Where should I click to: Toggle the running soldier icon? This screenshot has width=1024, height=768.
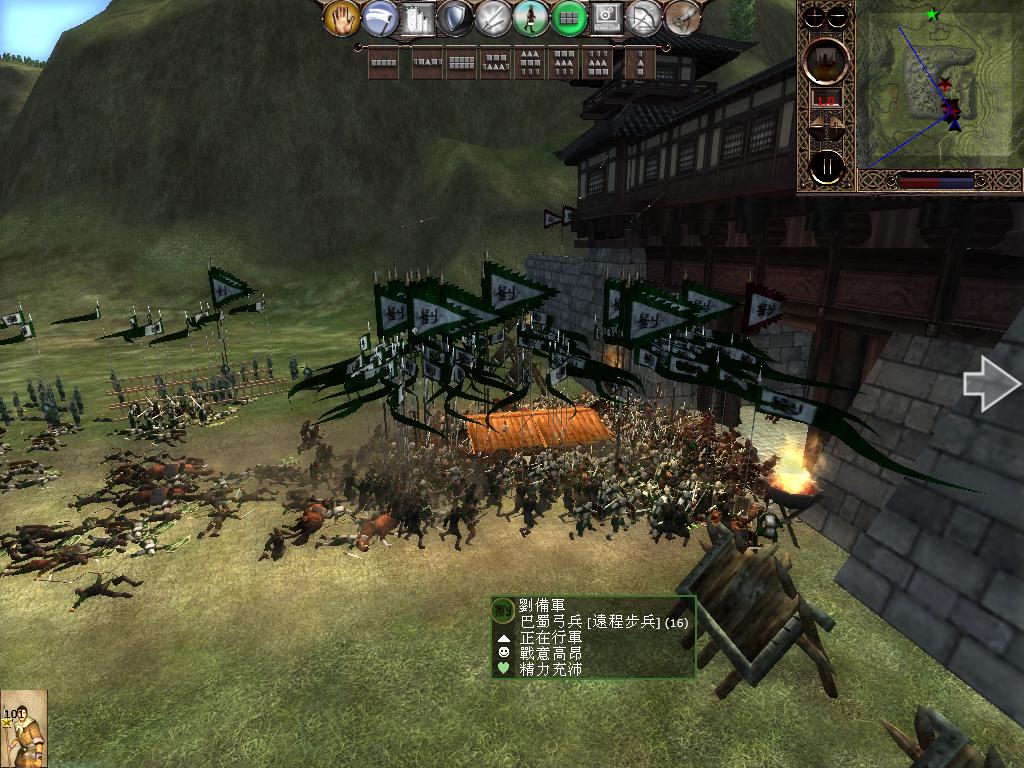[x=530, y=17]
